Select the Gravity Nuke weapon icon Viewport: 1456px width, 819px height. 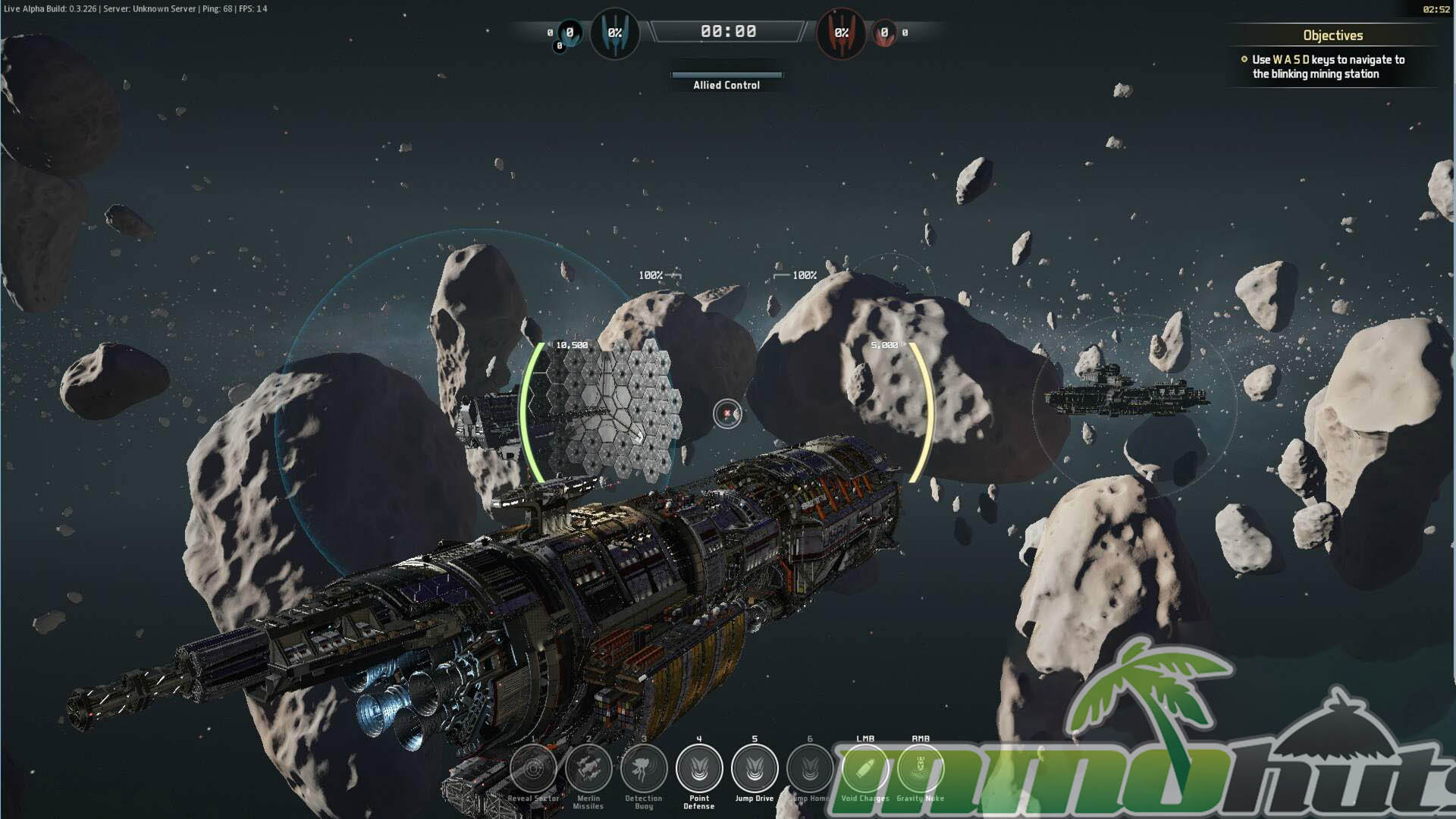tap(921, 769)
